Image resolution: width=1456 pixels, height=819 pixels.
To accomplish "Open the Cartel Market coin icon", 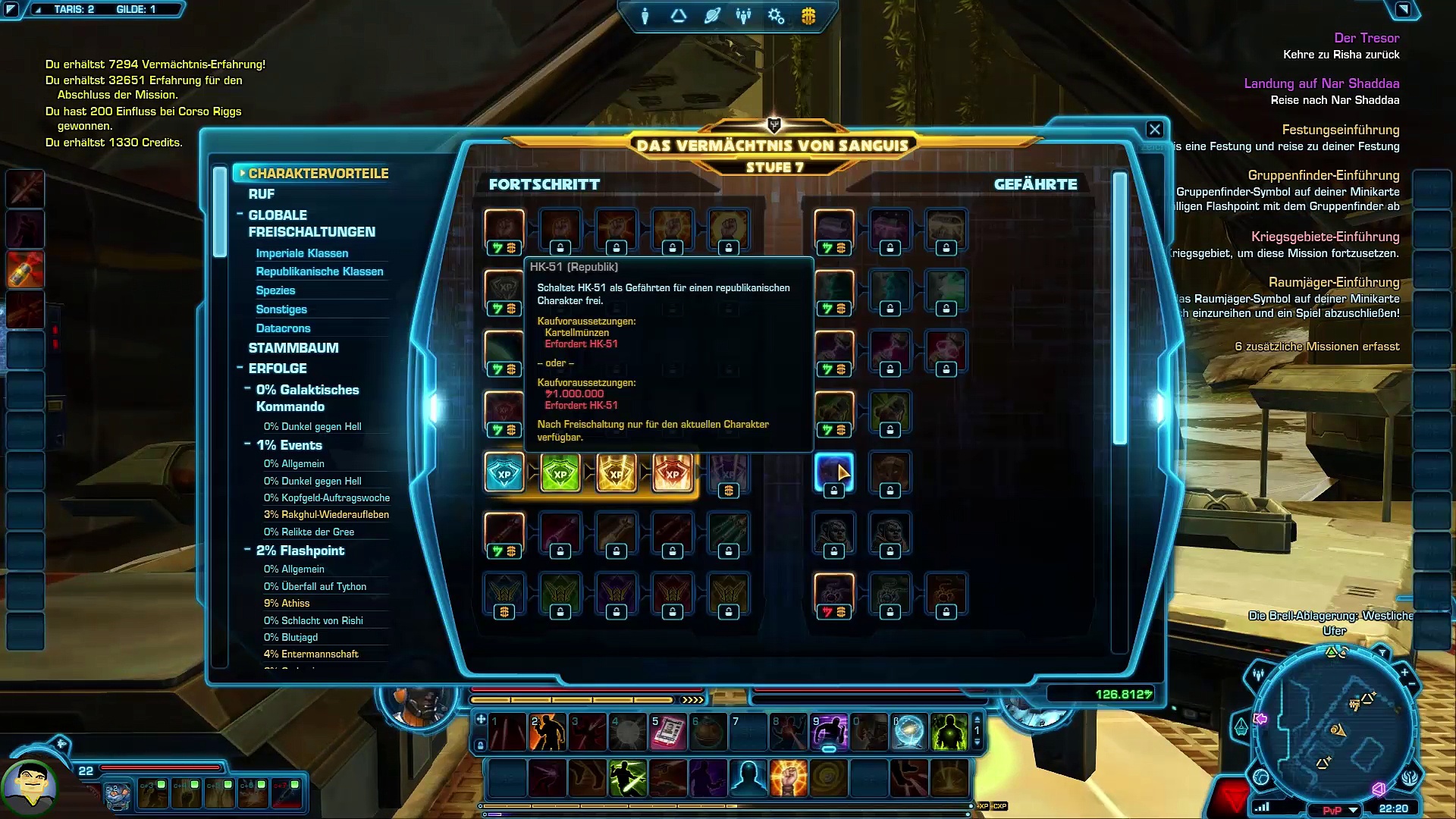I will [808, 16].
